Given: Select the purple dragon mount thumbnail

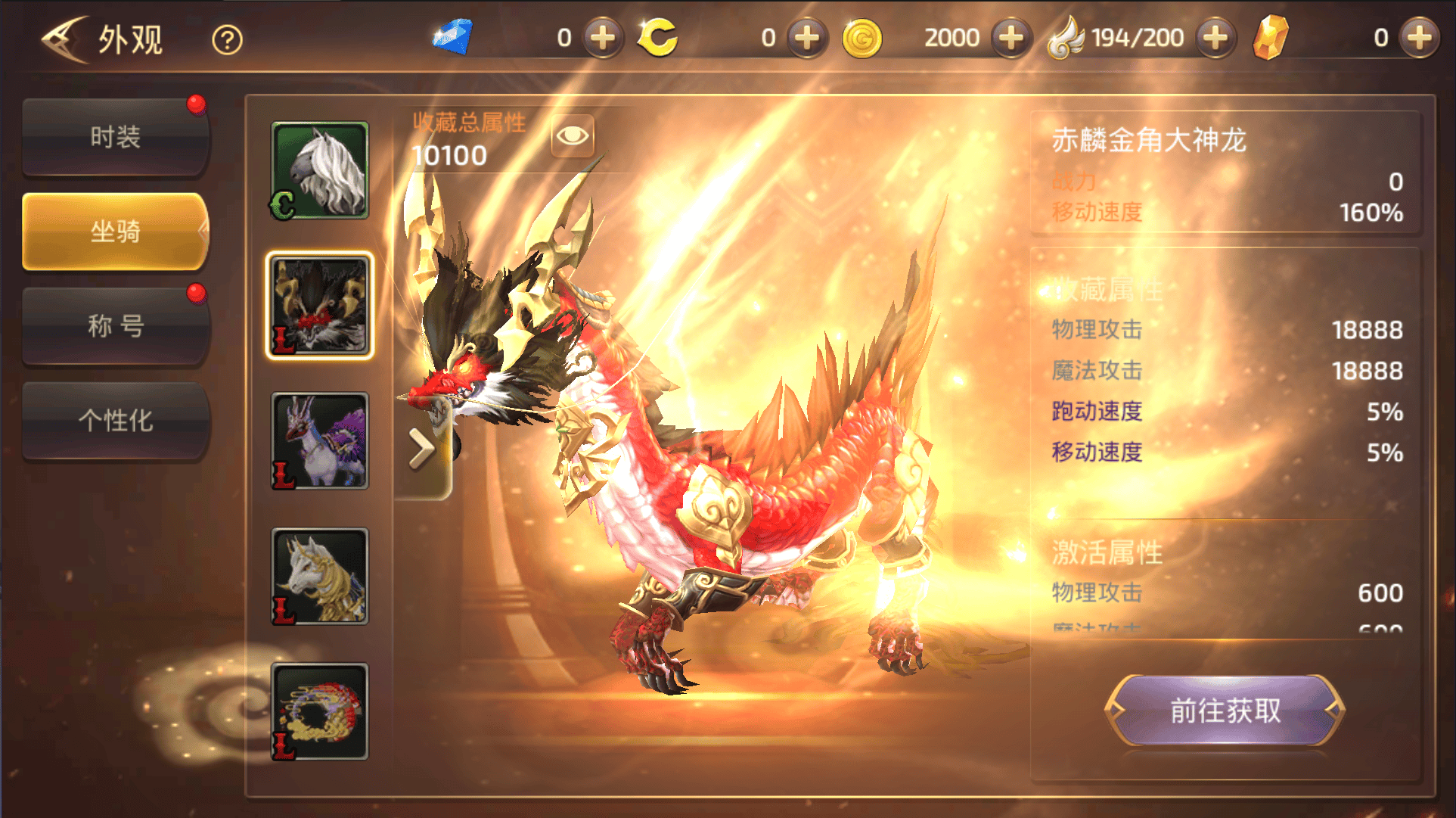Looking at the screenshot, I should pos(320,441).
